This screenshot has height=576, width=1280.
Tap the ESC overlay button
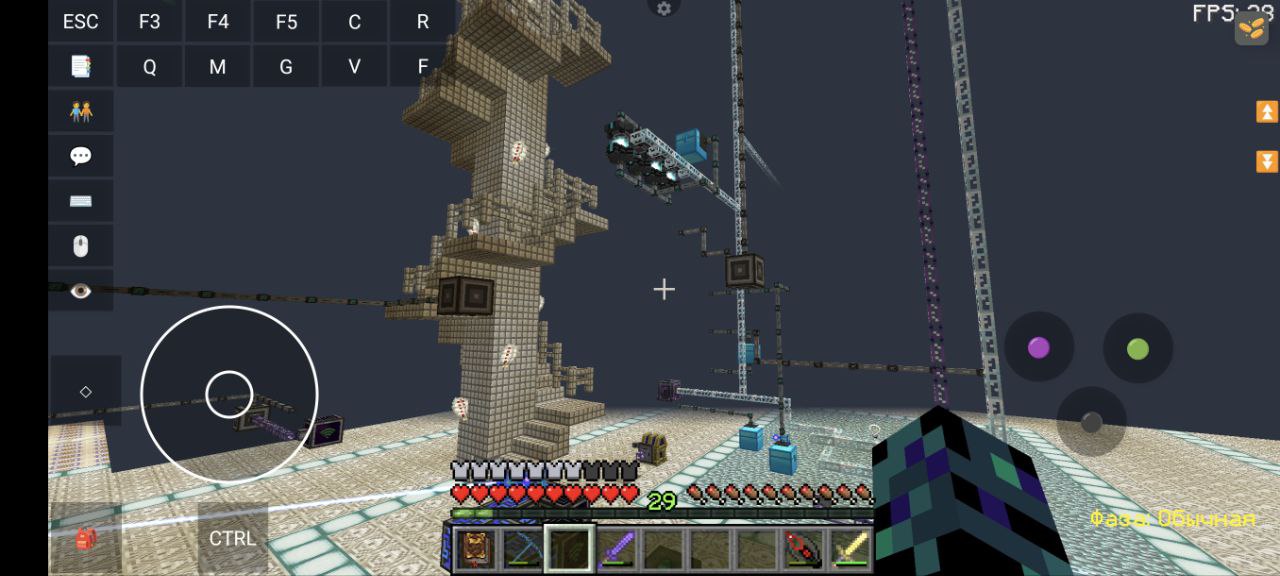[81, 22]
